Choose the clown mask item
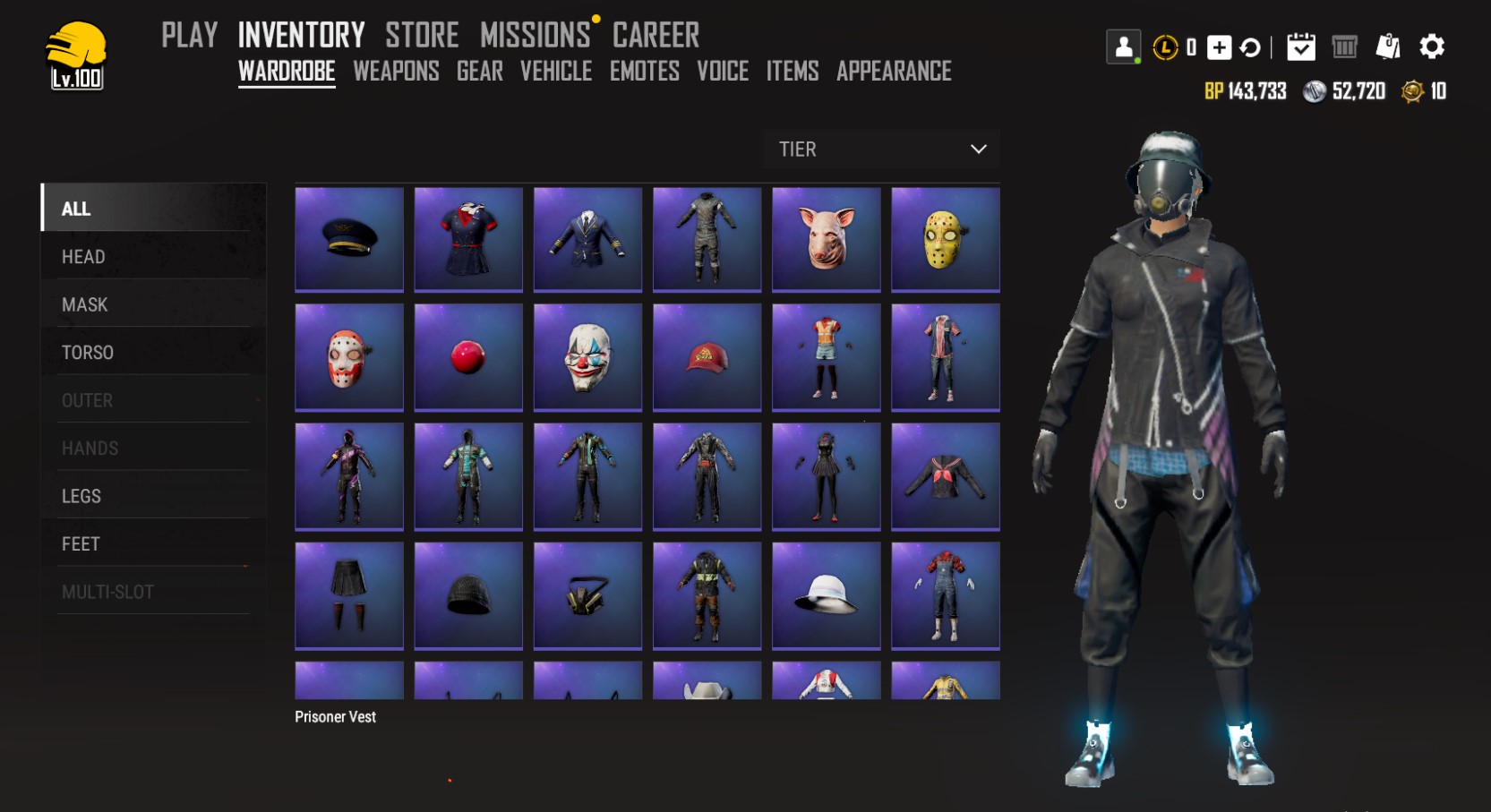This screenshot has width=1491, height=812. [587, 357]
